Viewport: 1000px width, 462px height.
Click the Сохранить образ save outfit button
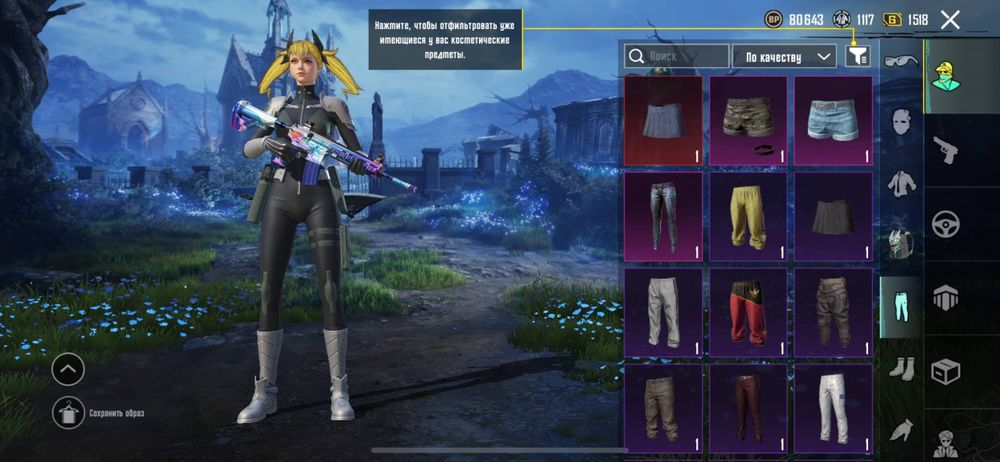tap(68, 411)
